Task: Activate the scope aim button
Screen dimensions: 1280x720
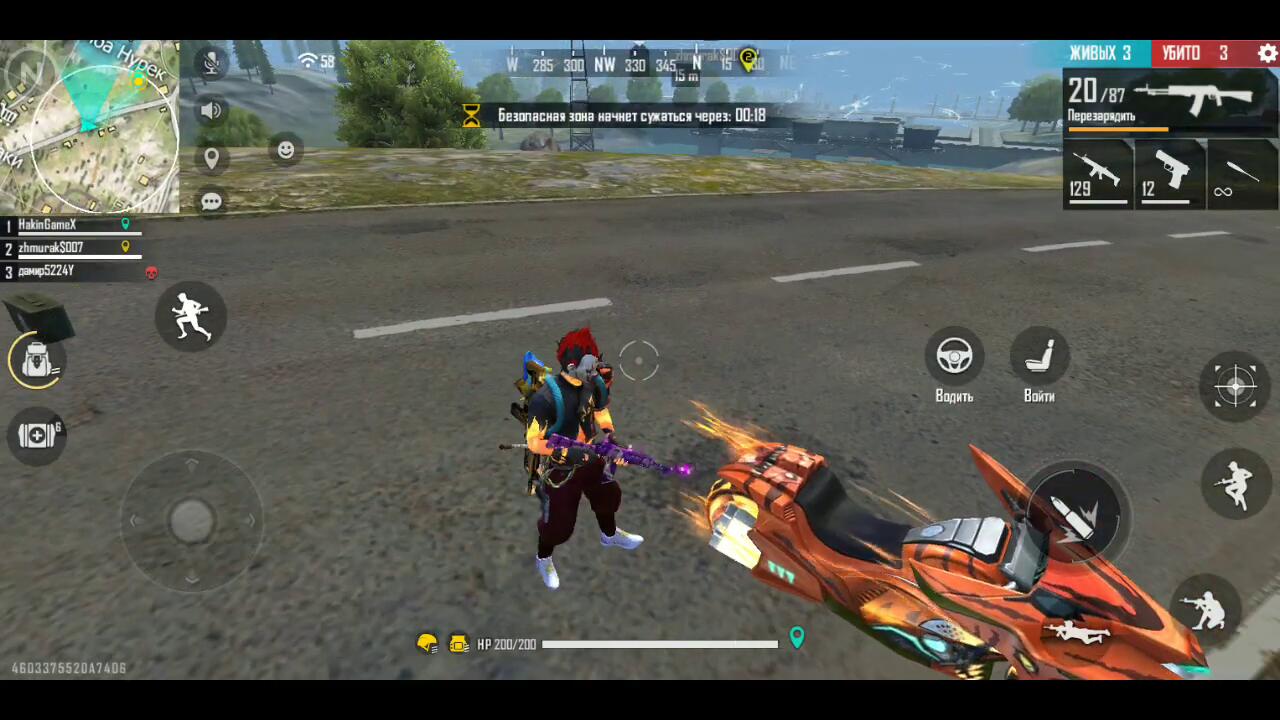Action: click(1235, 385)
